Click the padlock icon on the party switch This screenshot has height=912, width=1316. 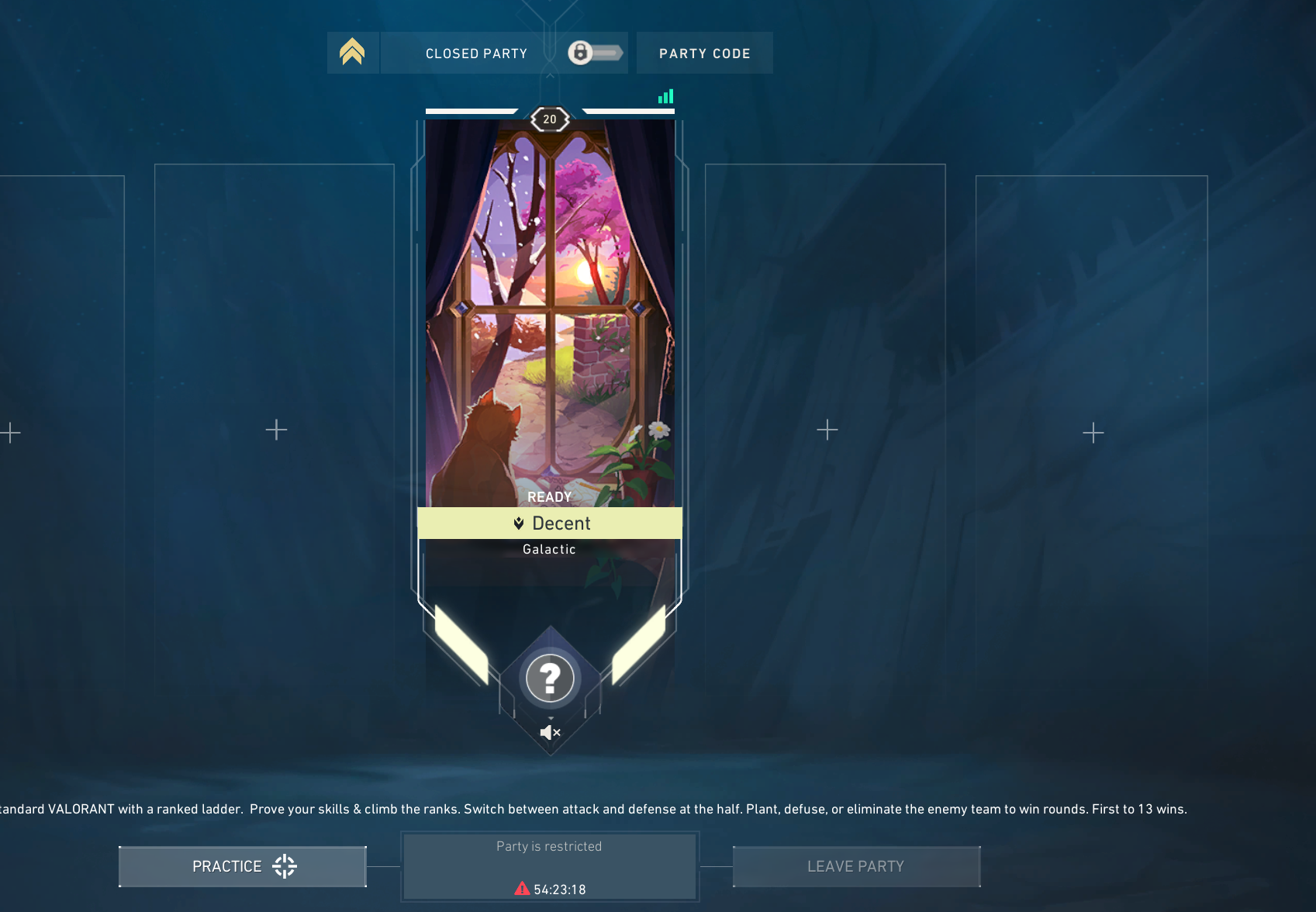pyautogui.click(x=579, y=52)
